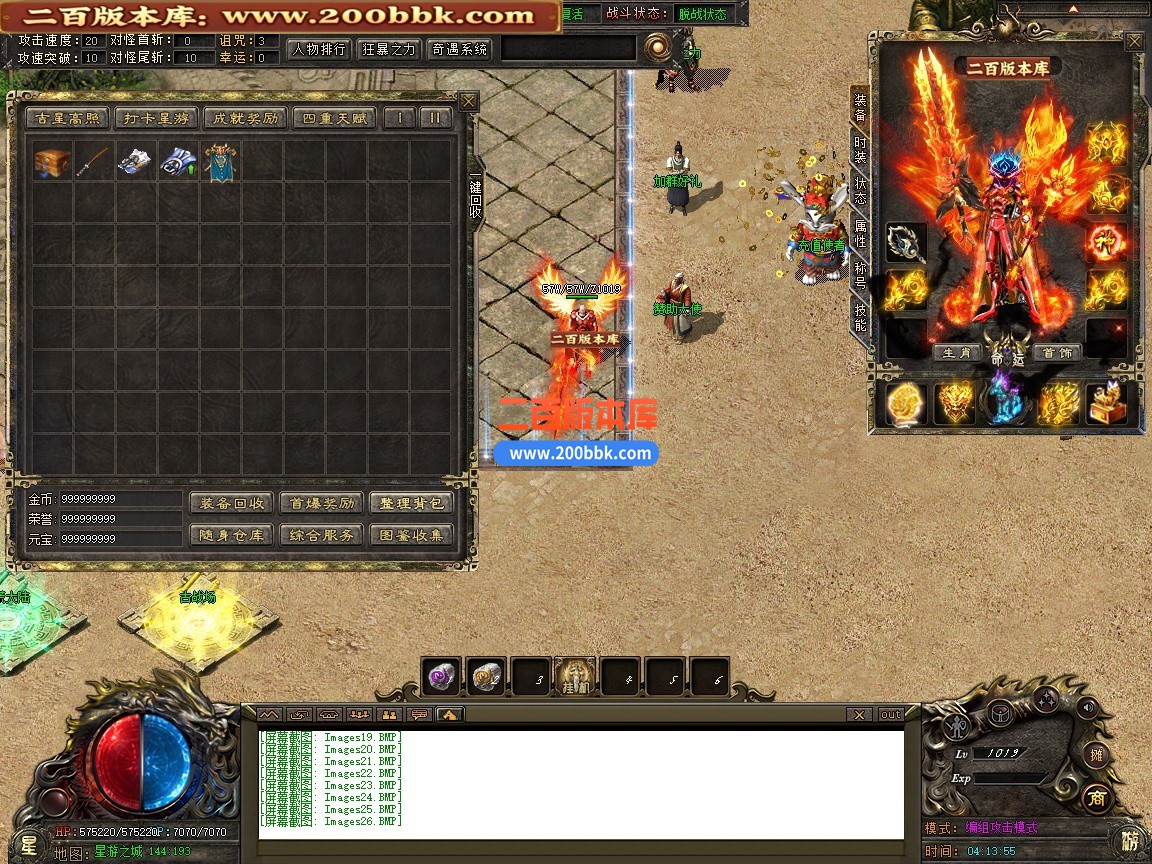Image resolution: width=1152 pixels, height=864 pixels.
Task: Open the 奇遇系统 adventure system
Action: click(x=459, y=49)
